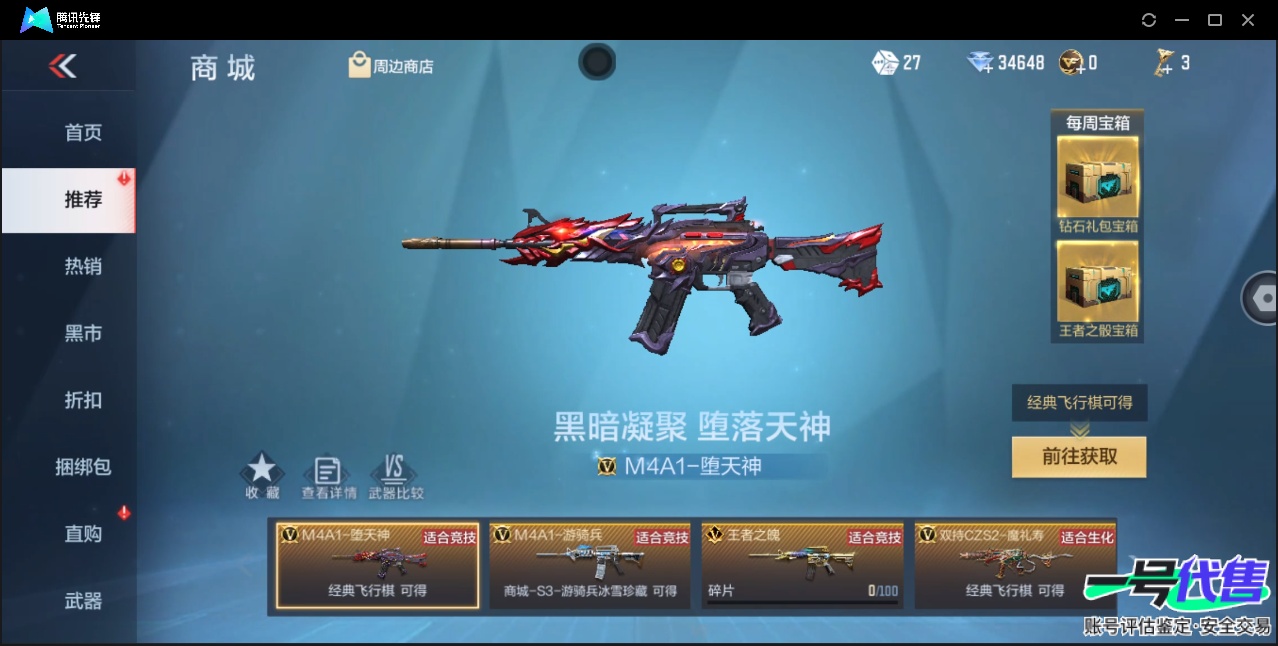This screenshot has width=1278, height=646.
Task: Click the 前往获取 go-obtain button
Action: click(x=1079, y=457)
